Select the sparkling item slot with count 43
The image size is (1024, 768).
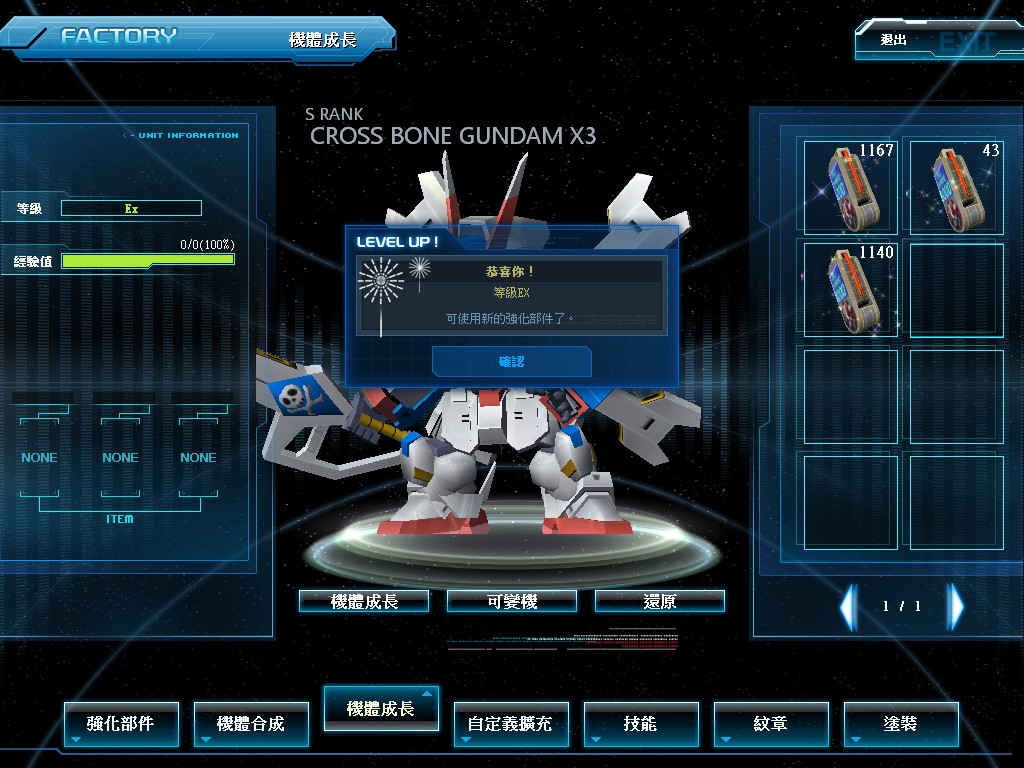pyautogui.click(x=956, y=186)
